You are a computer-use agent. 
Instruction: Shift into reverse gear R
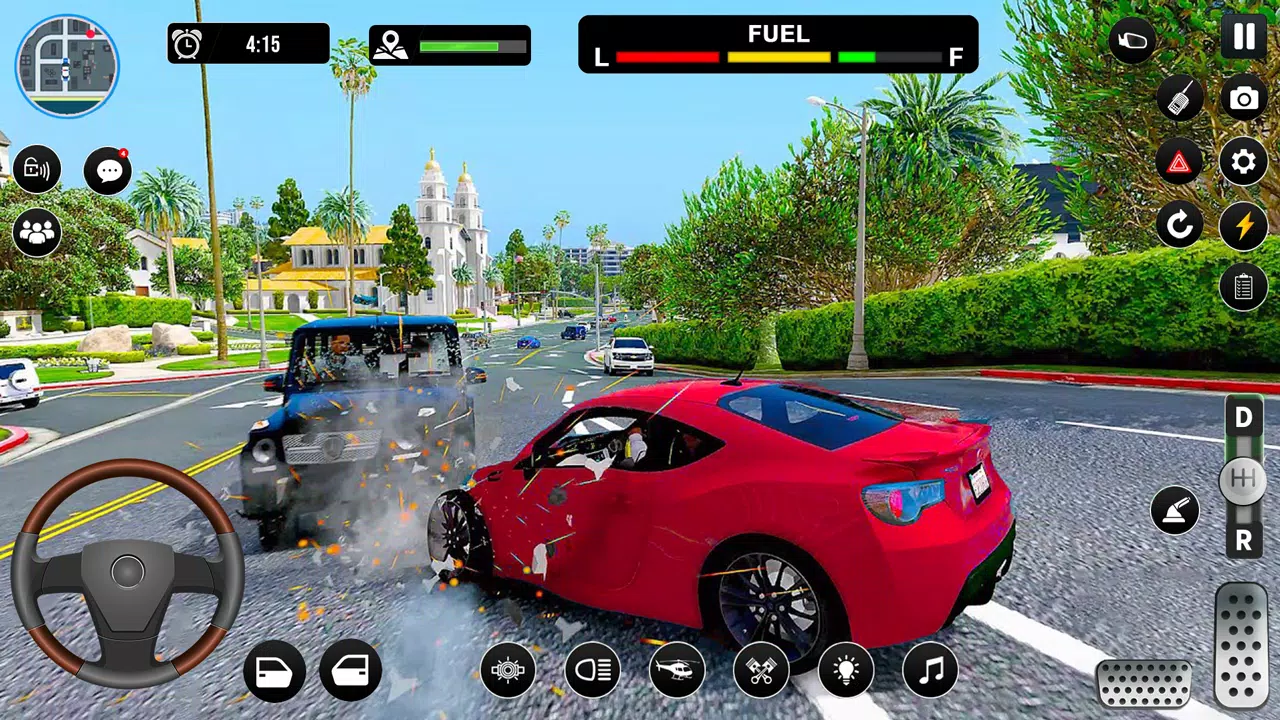[x=1243, y=541]
